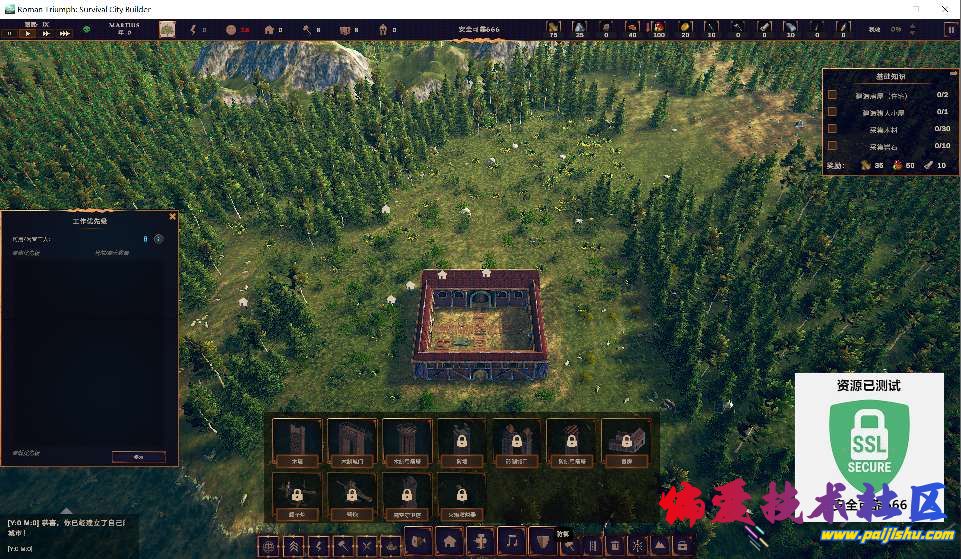The height and width of the screenshot is (559, 961).
Task: Open the hammer tool in the bottom toolbar
Action: 342,546
